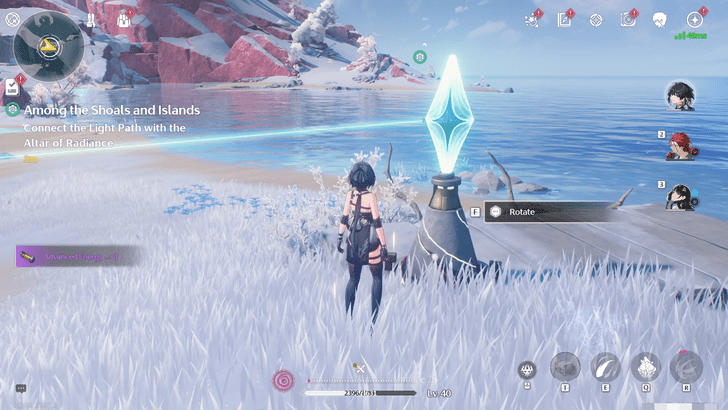This screenshot has width=728, height=410.
Task: Select the Among the Shoals and Islands quest tracker
Action: [111, 110]
